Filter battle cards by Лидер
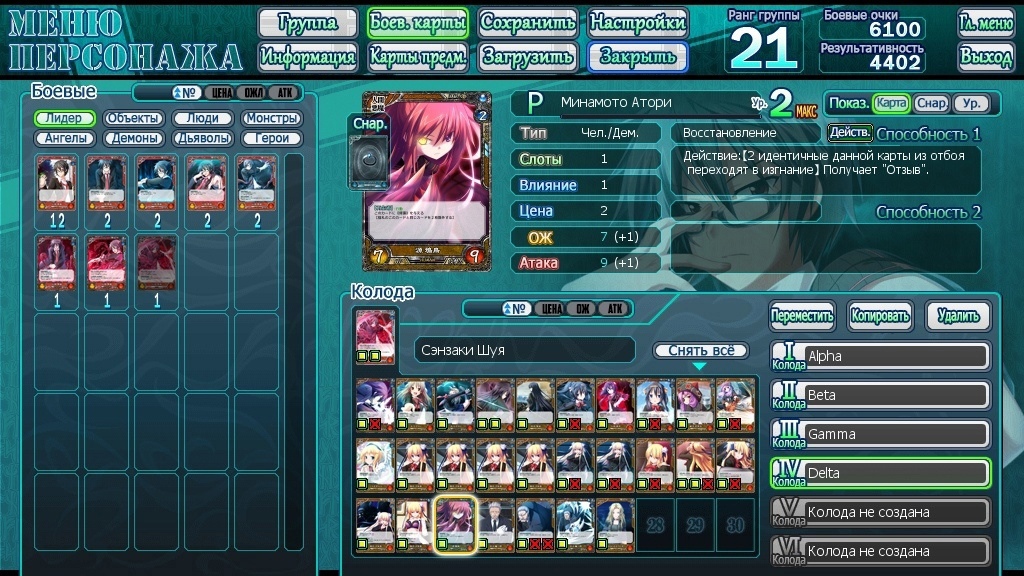1024x576 pixels. pos(65,118)
